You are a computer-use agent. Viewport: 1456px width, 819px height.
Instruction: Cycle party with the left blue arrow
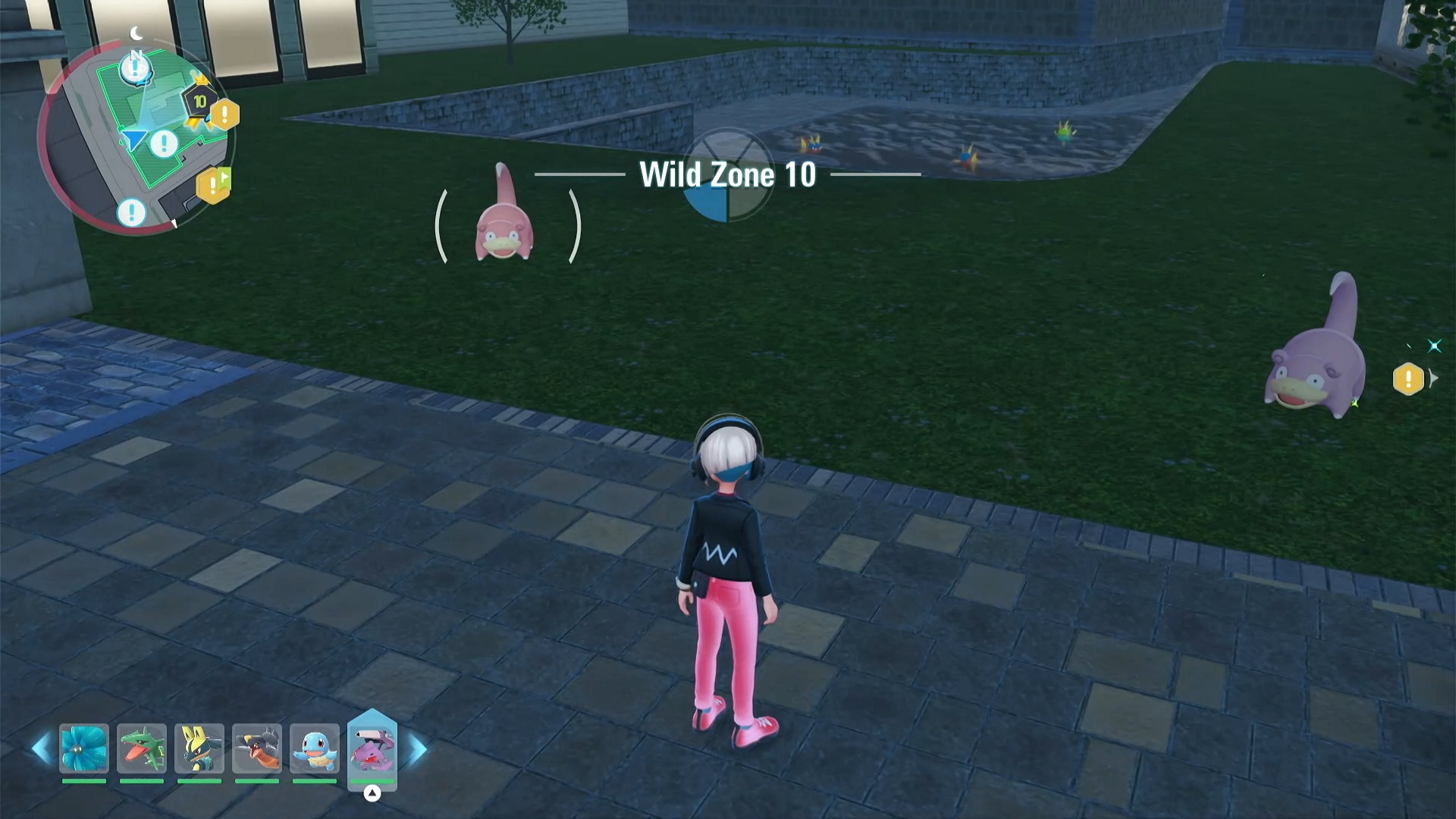click(x=41, y=749)
